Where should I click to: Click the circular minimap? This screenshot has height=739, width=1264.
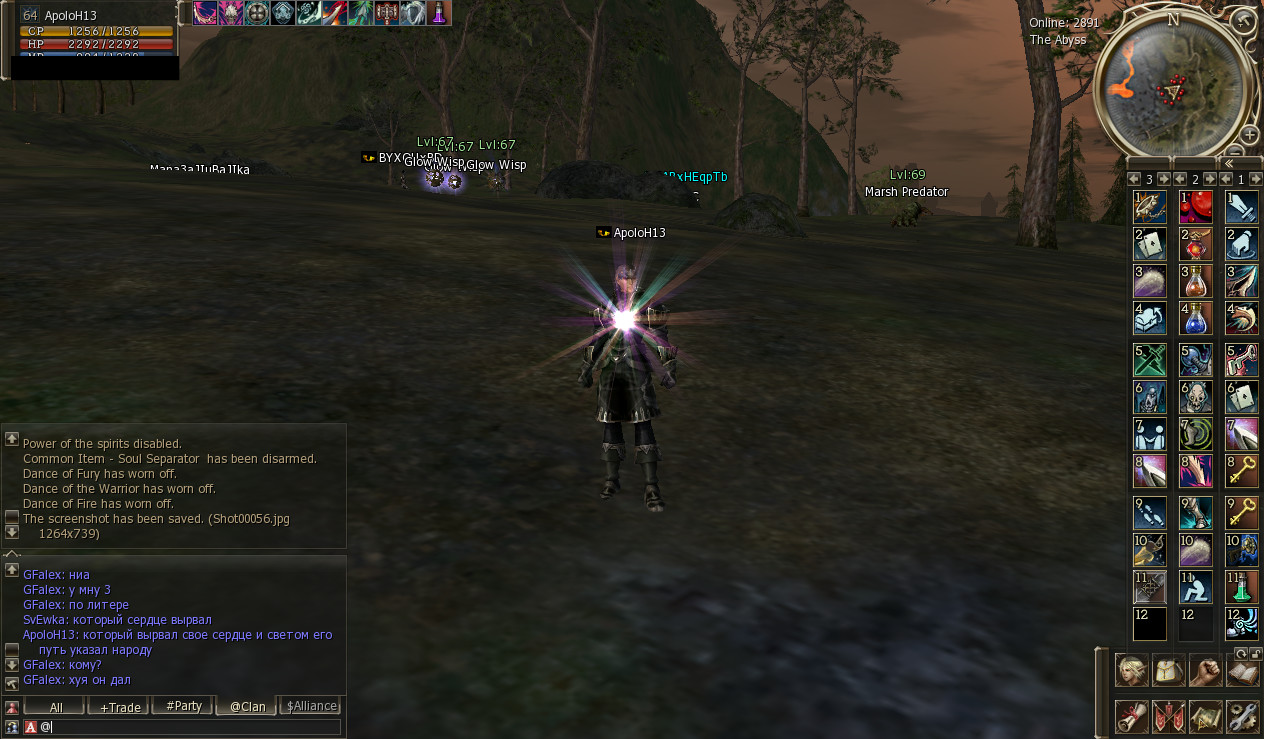1173,88
